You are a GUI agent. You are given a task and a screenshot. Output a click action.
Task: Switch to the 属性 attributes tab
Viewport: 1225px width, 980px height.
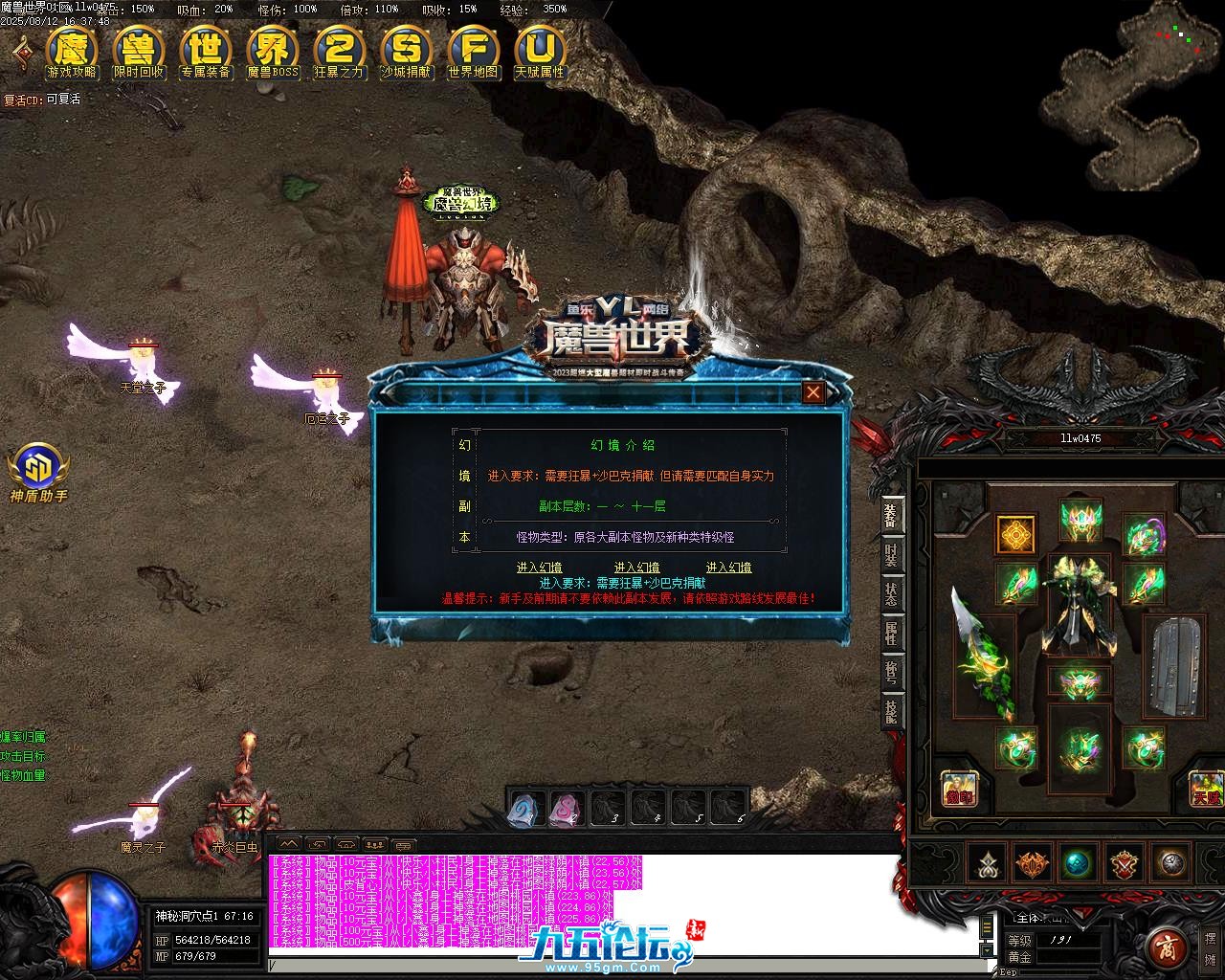891,634
